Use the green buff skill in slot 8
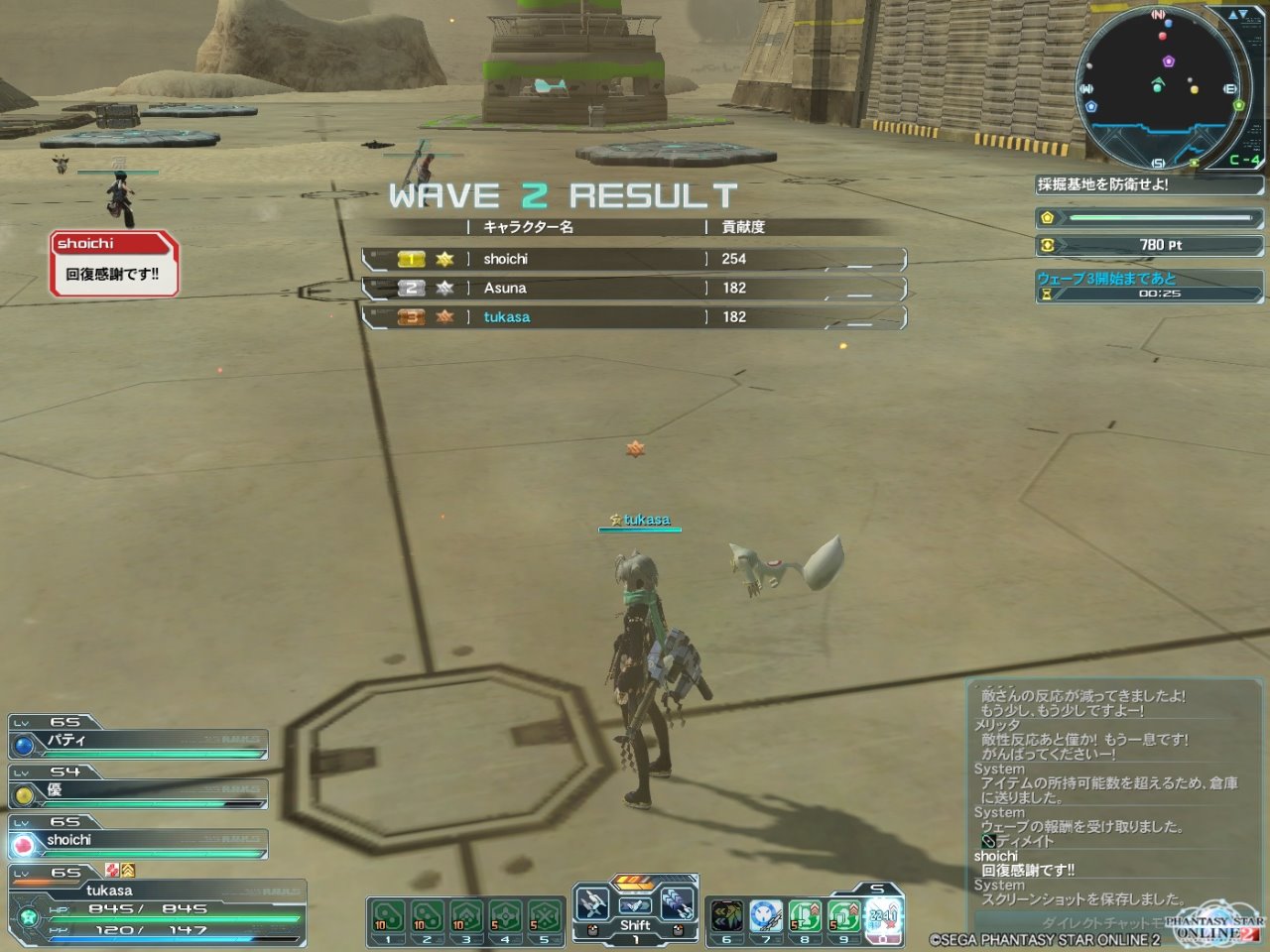Screen dimensions: 1270x952 coord(805,919)
